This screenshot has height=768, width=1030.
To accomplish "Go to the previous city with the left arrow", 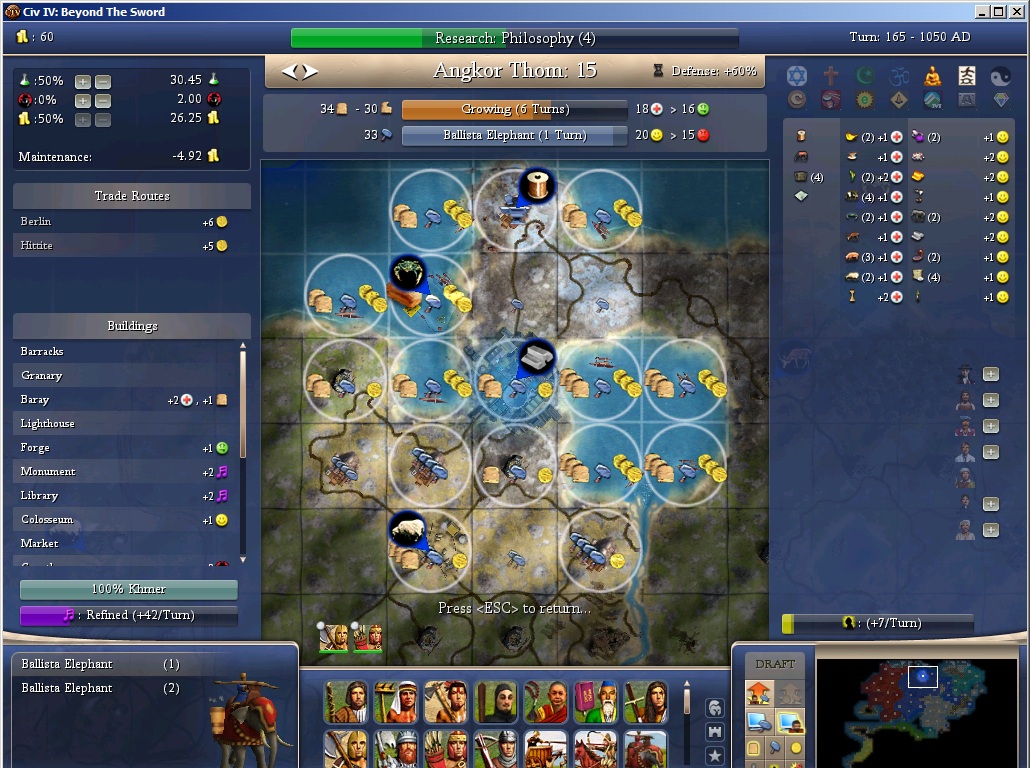I will (290, 71).
